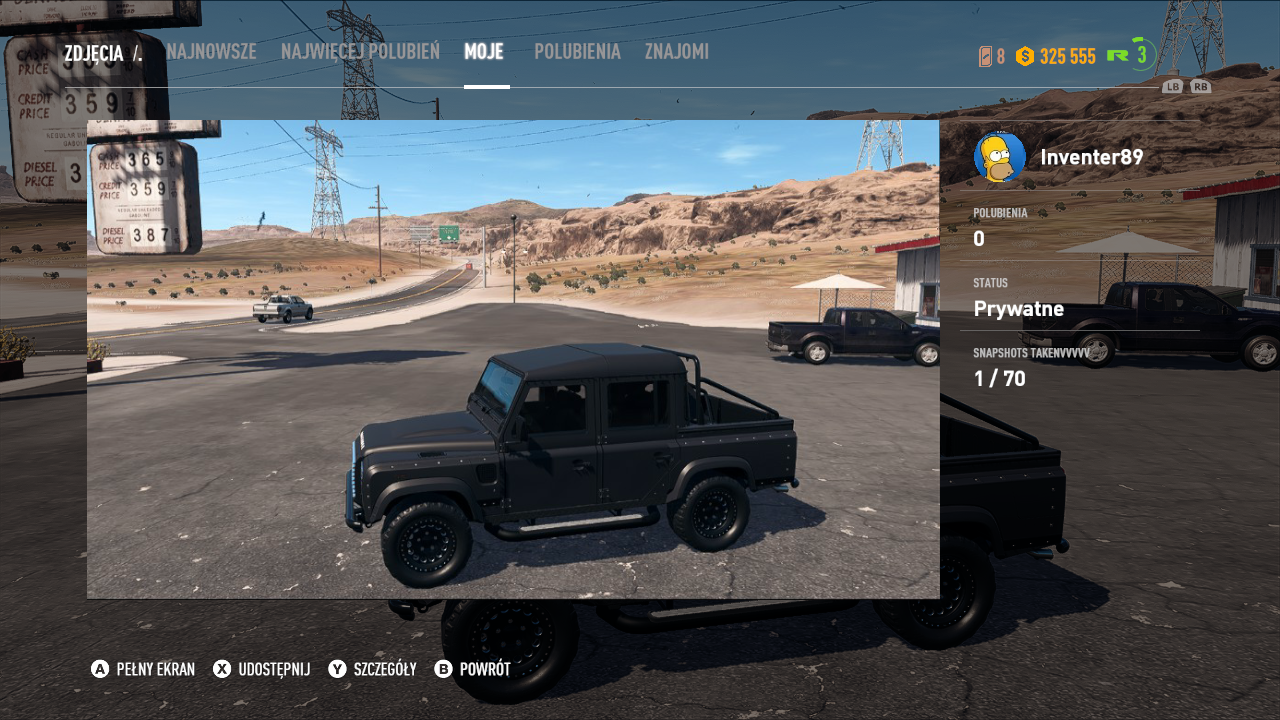Show the Polubienia tab
The height and width of the screenshot is (720, 1280).
[577, 52]
